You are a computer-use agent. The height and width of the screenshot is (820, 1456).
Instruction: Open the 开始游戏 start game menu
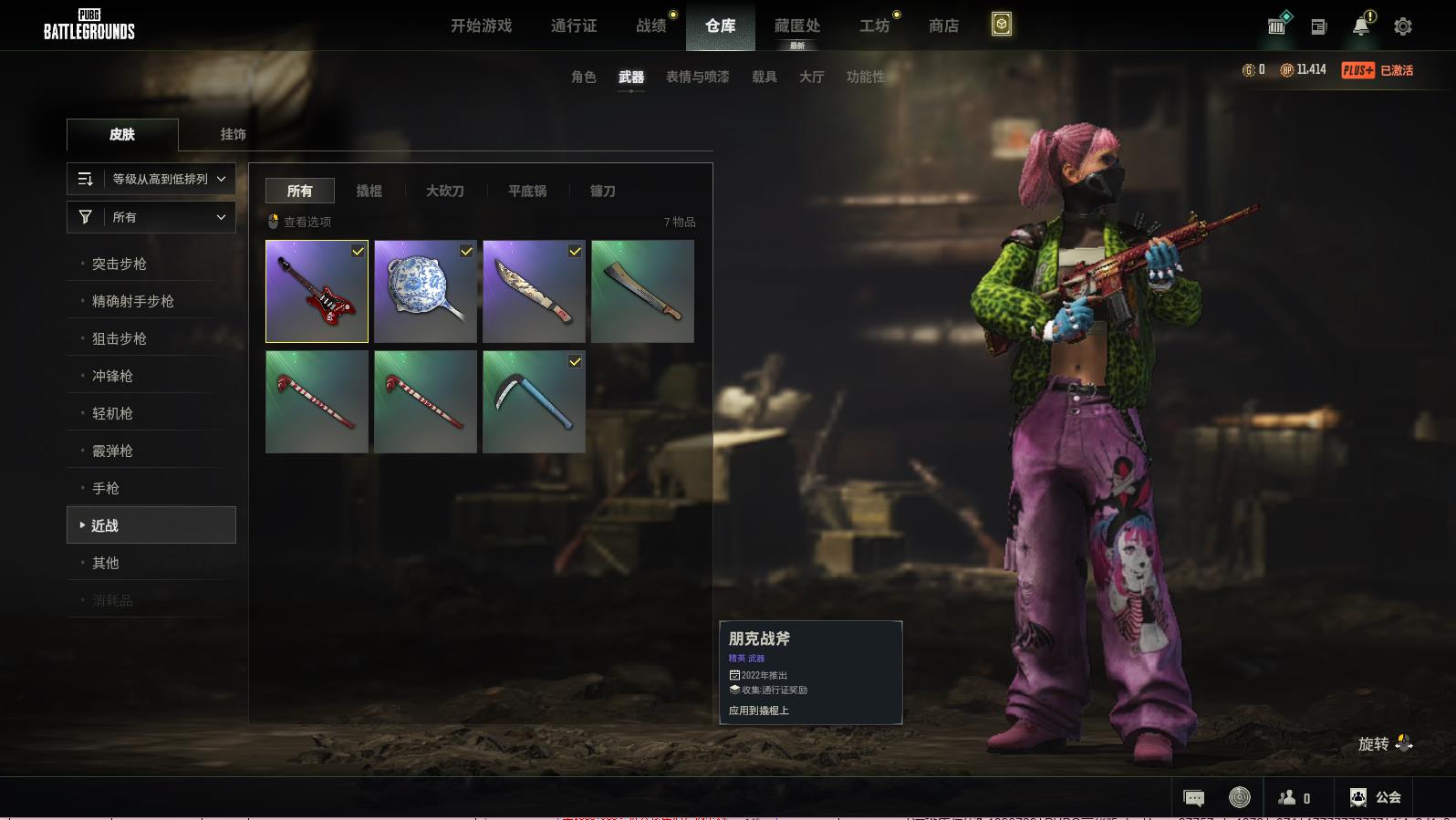click(481, 26)
